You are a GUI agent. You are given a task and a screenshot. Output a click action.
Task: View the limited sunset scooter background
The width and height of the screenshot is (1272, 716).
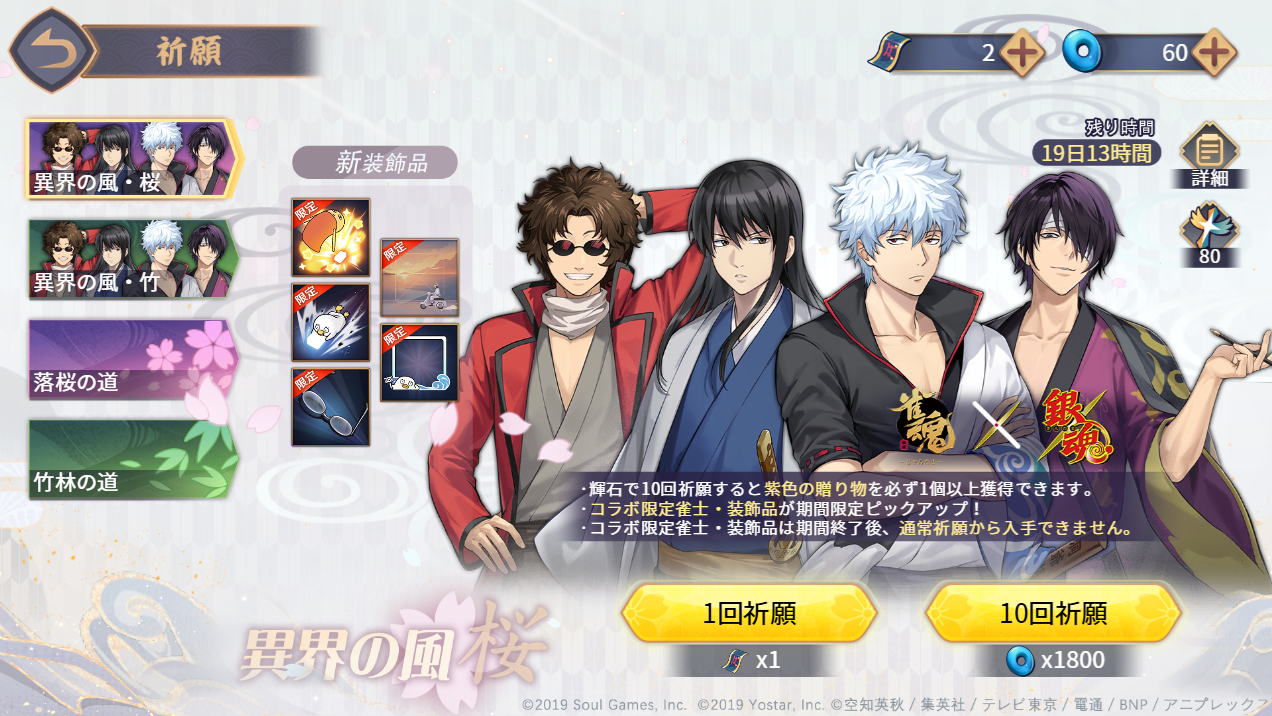pos(420,277)
